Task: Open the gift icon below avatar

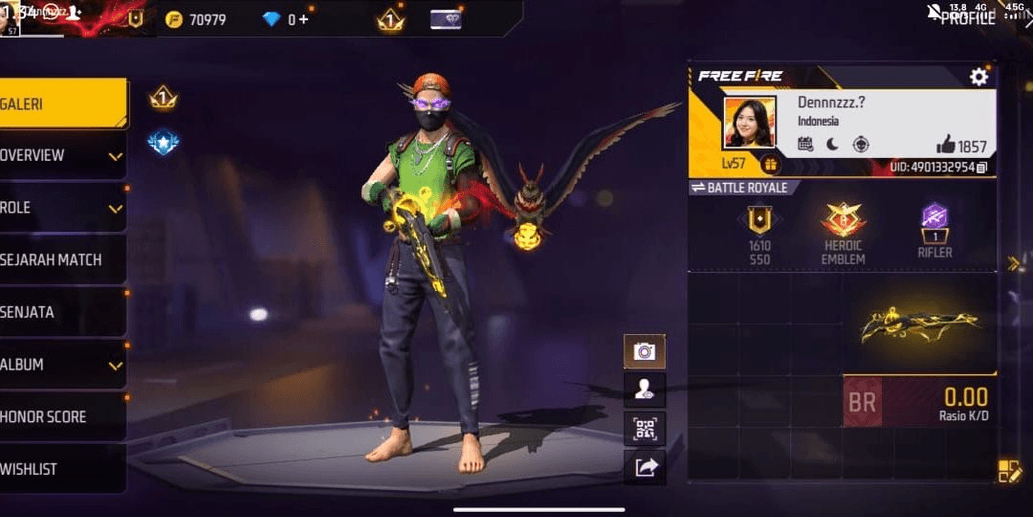Action: pyautogui.click(x=769, y=165)
